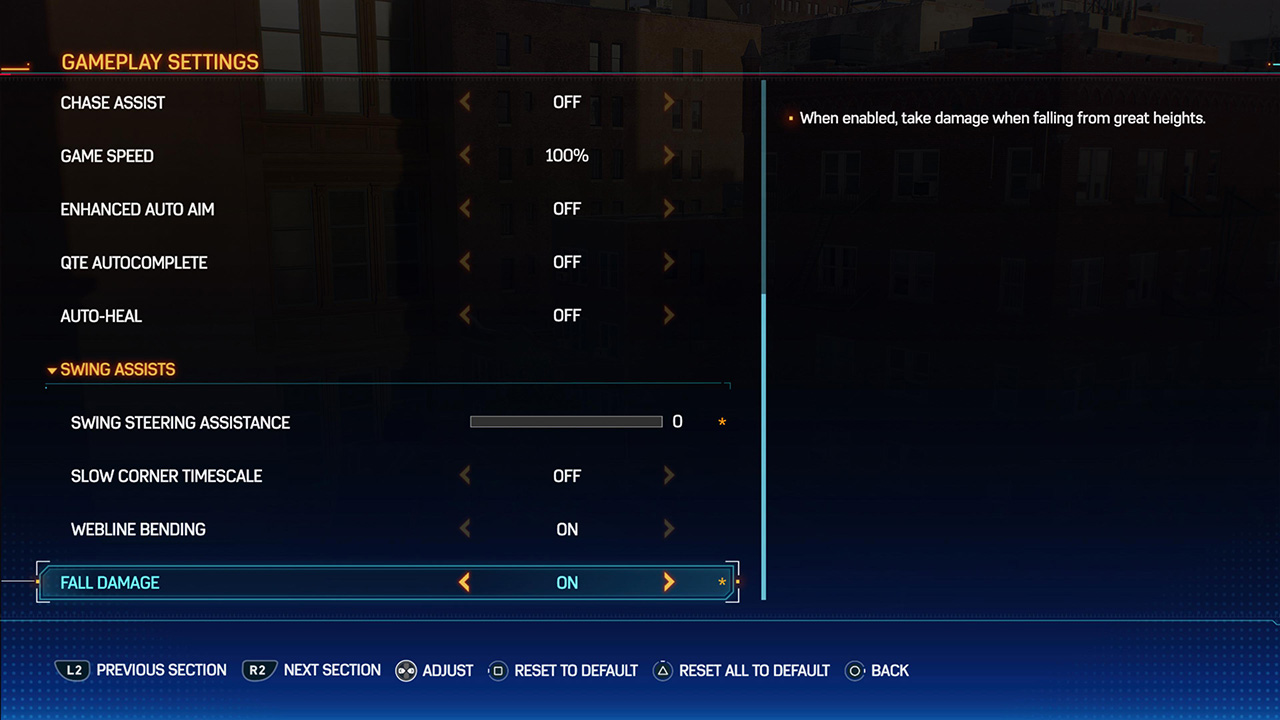
Task: Click right arrow for Slow Corner Timescale
Action: click(x=669, y=476)
